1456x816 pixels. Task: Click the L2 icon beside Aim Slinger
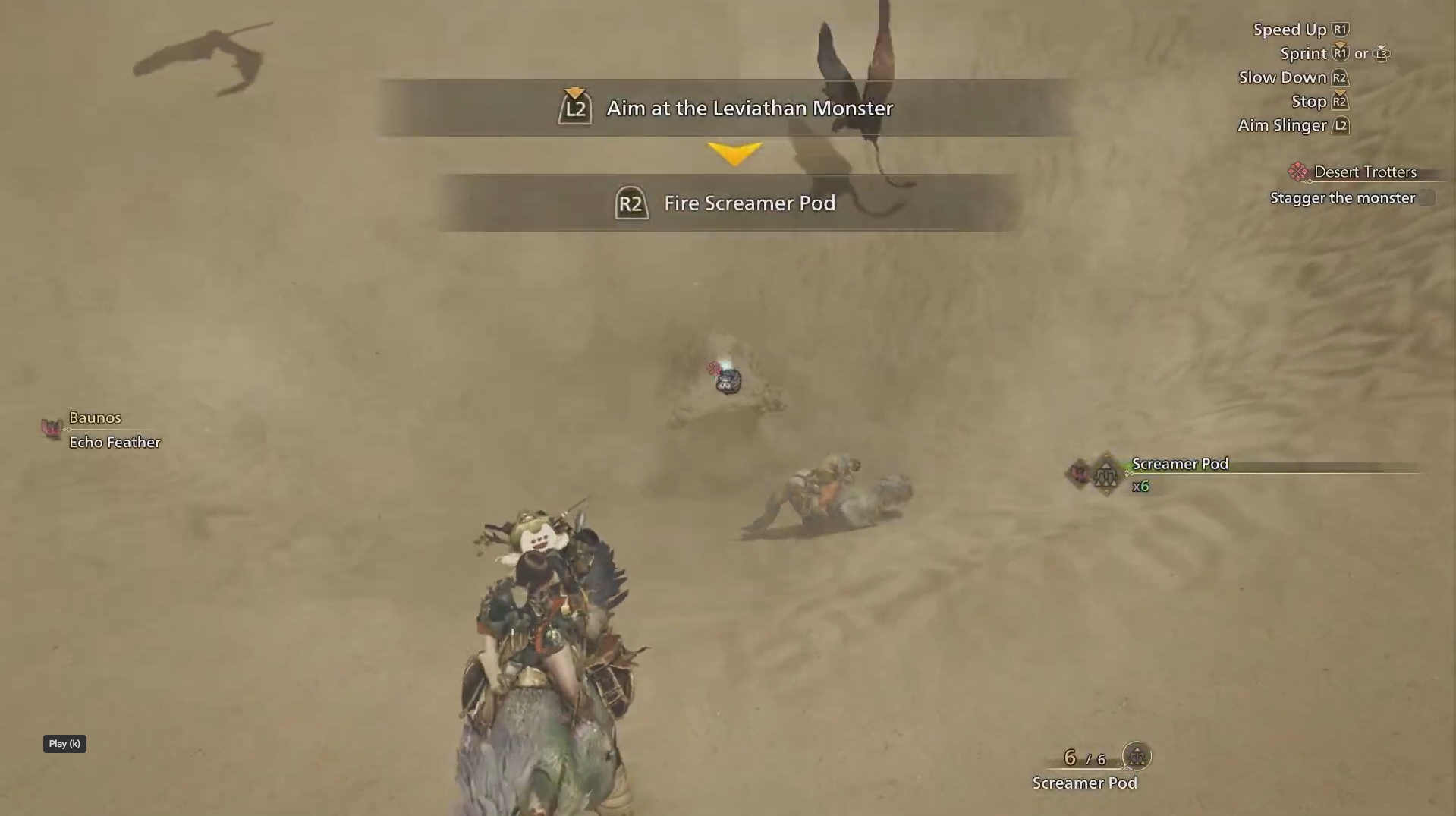[1341, 125]
